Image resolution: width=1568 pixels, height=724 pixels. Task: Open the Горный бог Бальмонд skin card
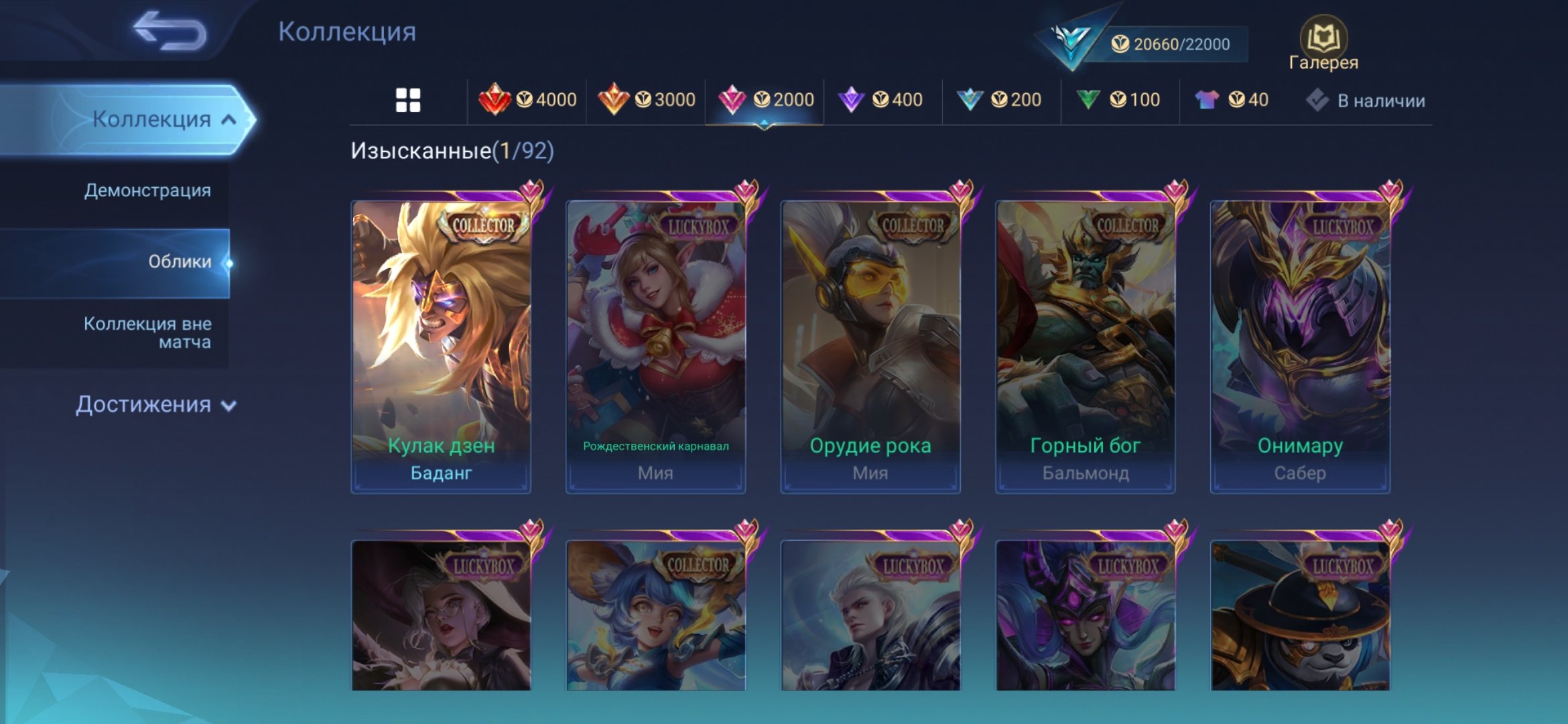click(x=1085, y=347)
